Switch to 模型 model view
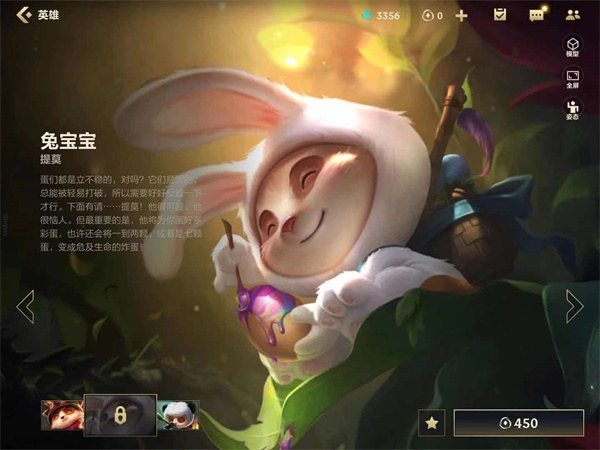 coord(573,47)
